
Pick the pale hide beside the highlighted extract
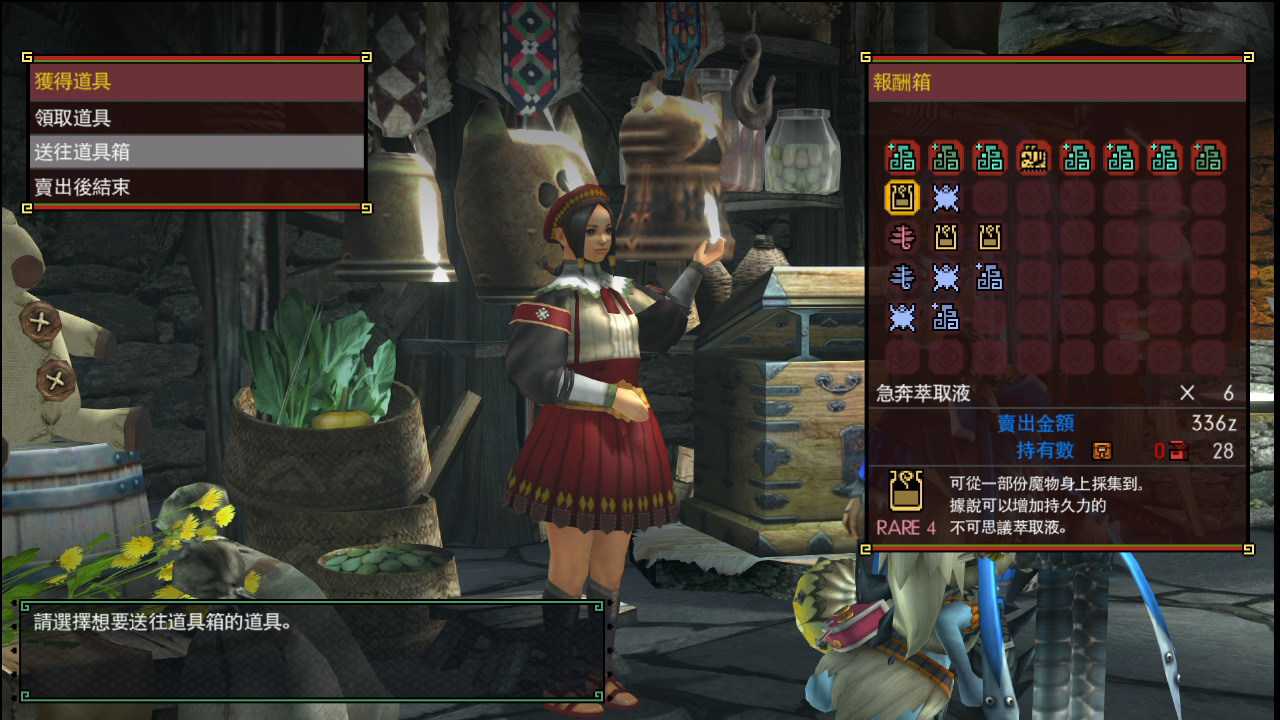pyautogui.click(x=946, y=197)
